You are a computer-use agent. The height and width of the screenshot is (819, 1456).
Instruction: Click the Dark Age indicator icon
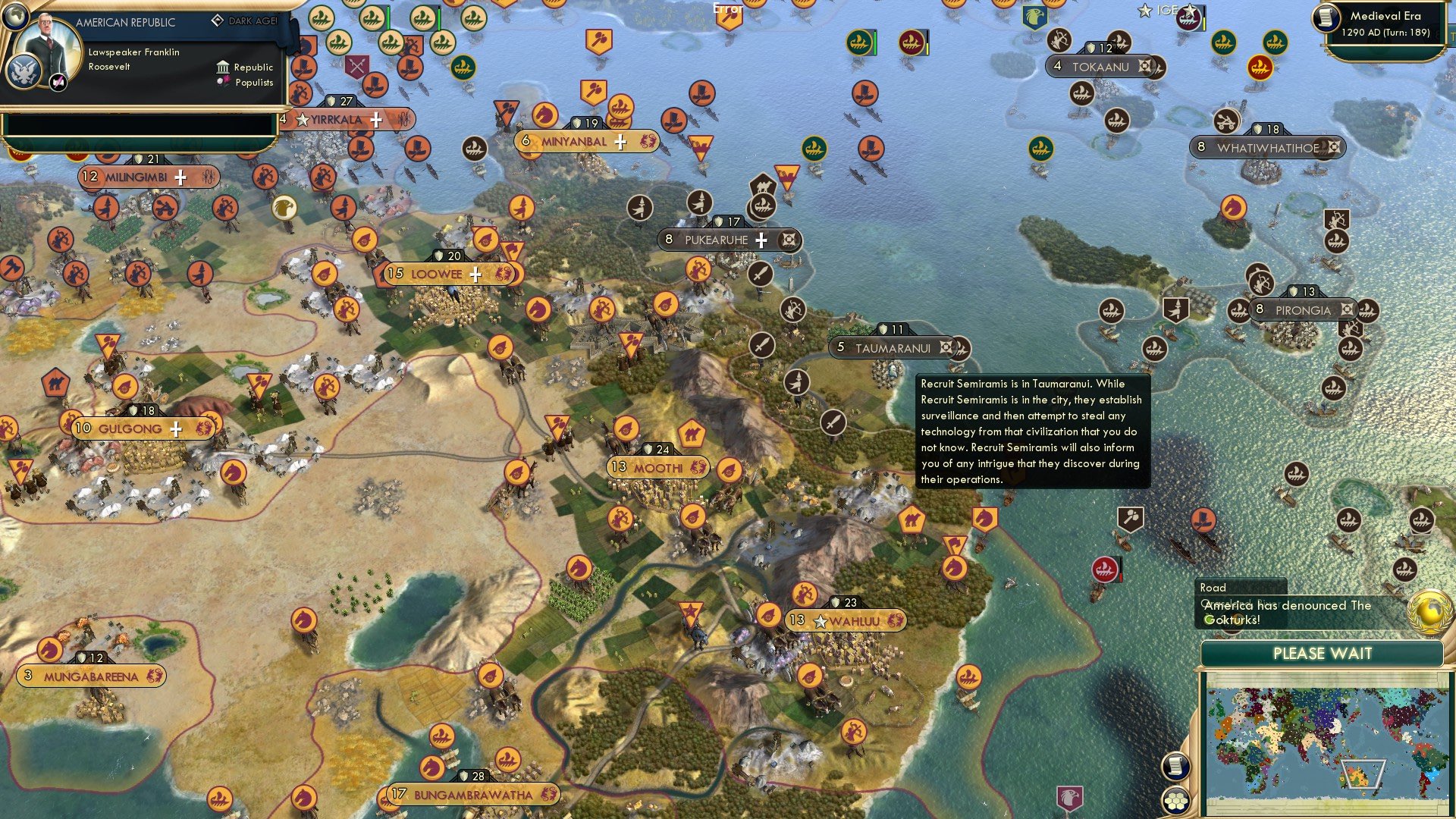point(217,20)
